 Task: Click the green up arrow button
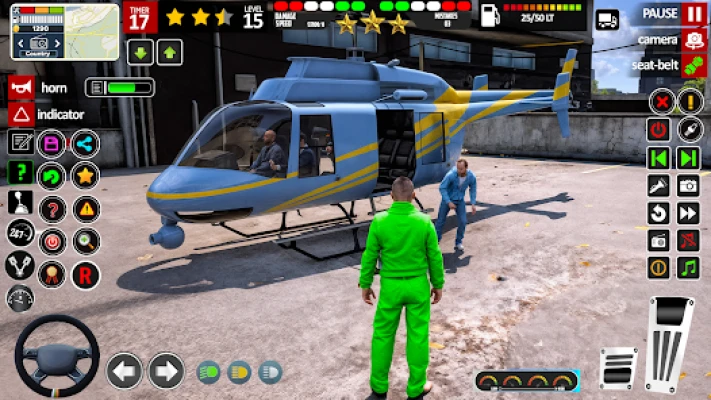pyautogui.click(x=169, y=52)
